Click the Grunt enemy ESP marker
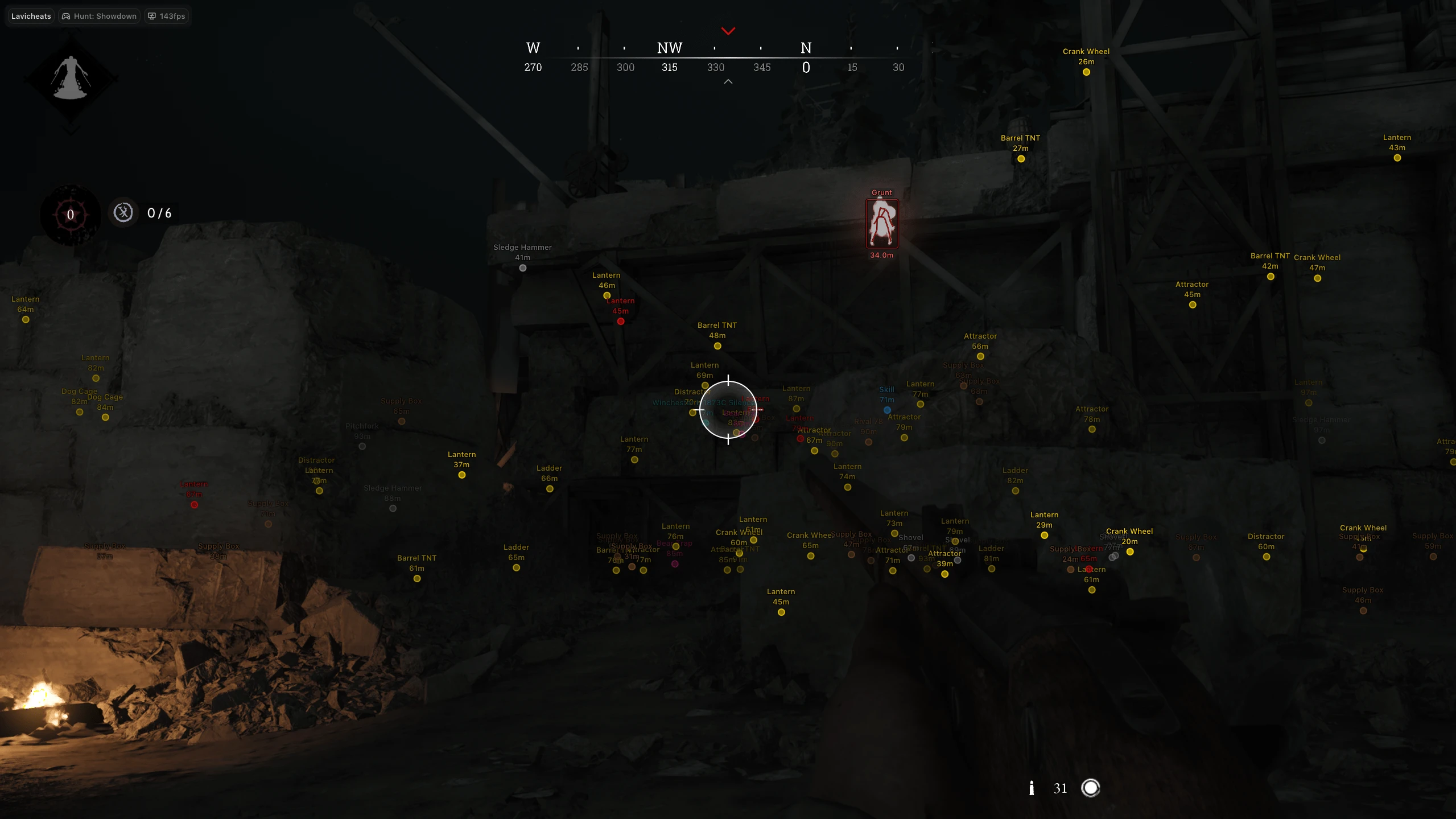The image size is (1456, 819). pyautogui.click(x=881, y=224)
